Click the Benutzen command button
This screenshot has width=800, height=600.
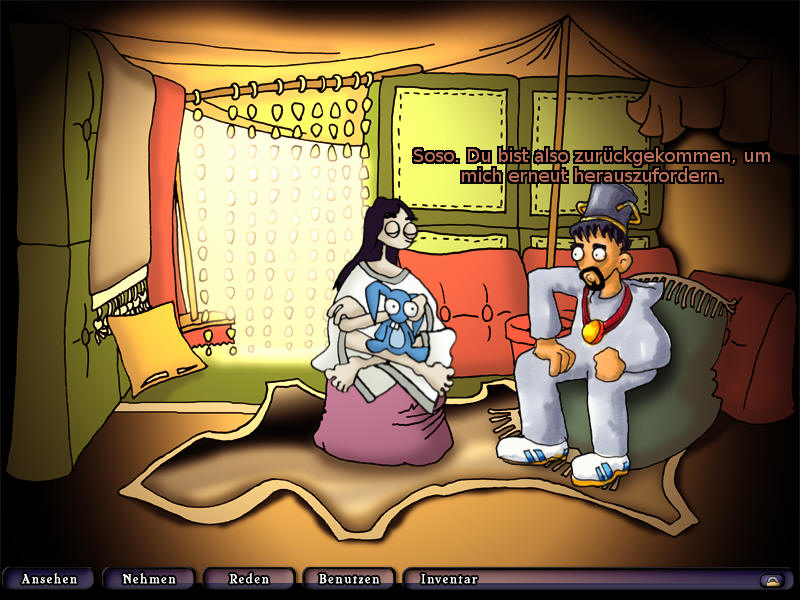(x=349, y=579)
